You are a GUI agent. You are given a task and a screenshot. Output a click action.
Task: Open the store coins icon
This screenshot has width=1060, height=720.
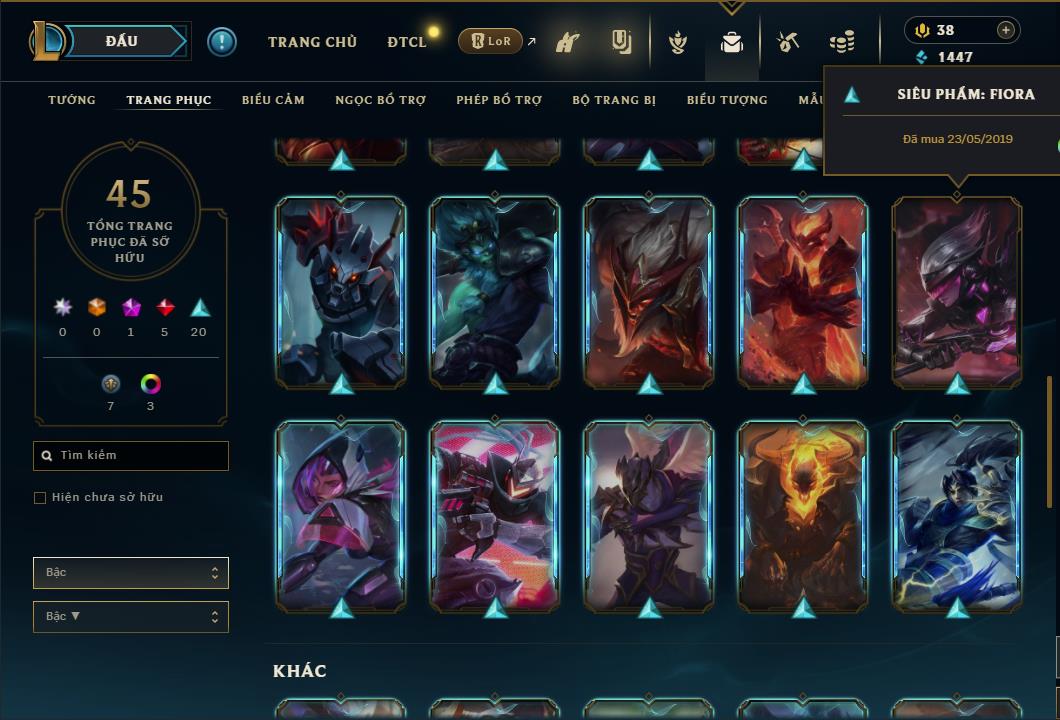[x=842, y=43]
